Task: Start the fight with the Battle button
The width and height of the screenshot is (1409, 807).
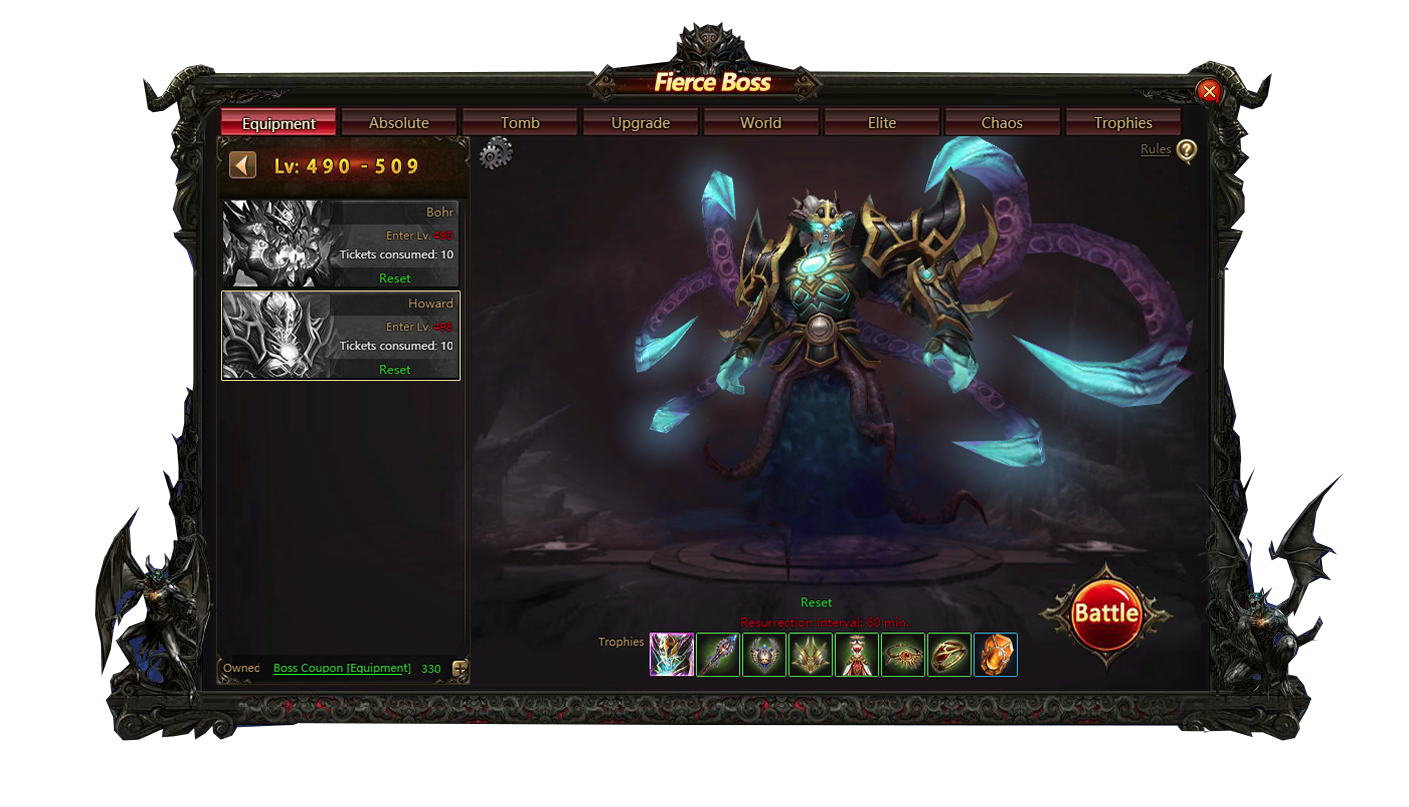Action: click(x=1105, y=613)
